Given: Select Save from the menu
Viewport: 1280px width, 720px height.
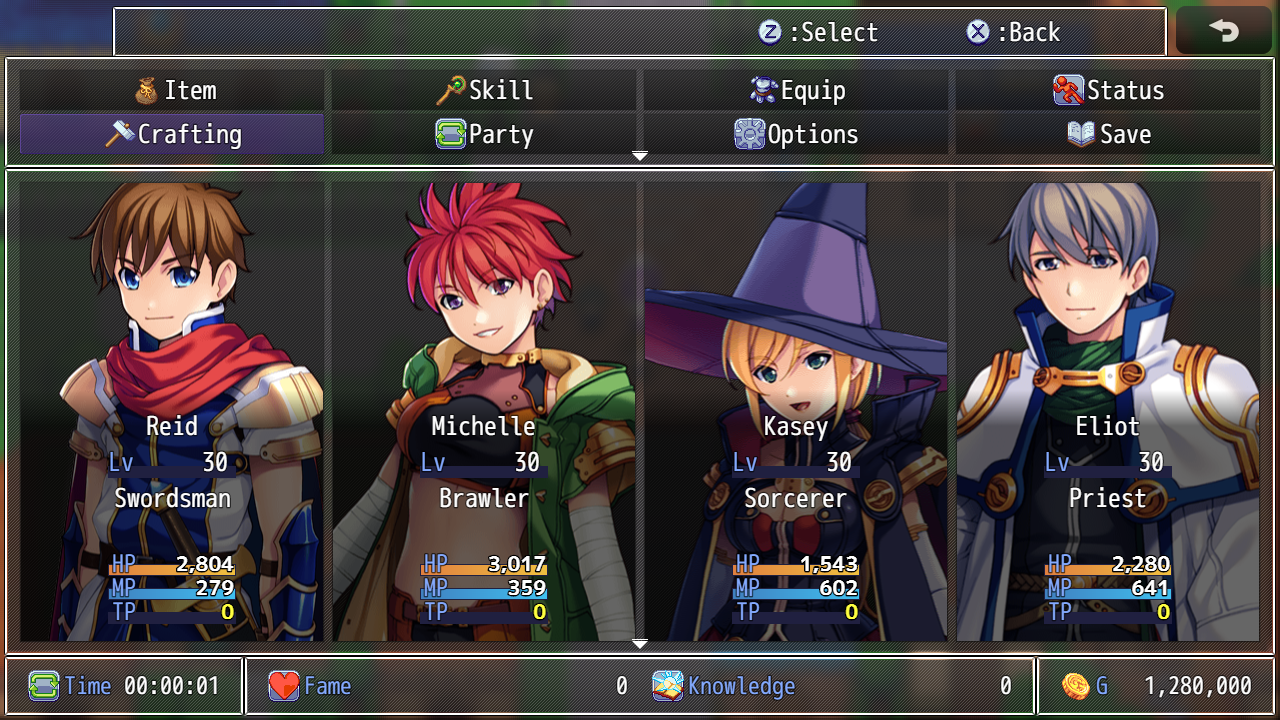Looking at the screenshot, I should 1108,135.
